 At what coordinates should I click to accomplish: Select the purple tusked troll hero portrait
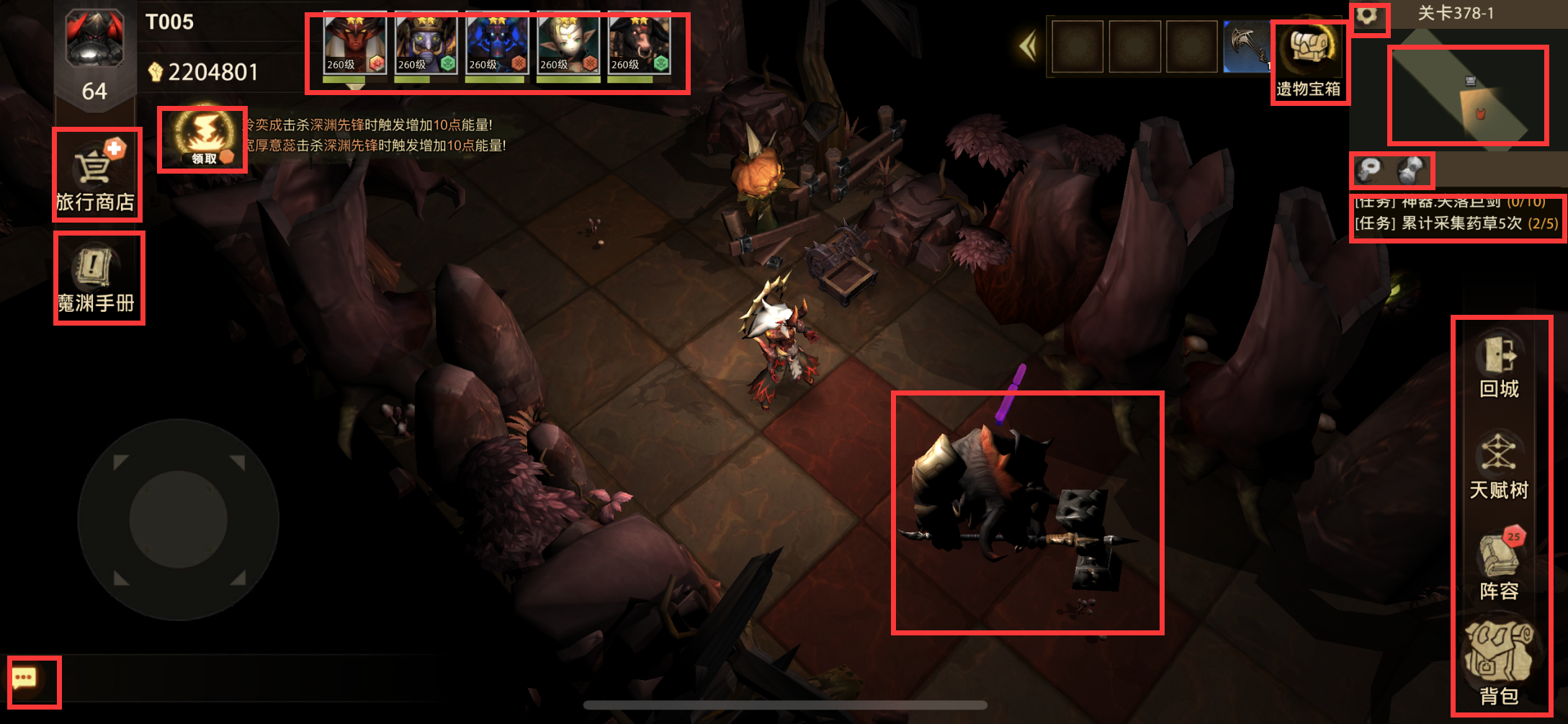coord(426,45)
